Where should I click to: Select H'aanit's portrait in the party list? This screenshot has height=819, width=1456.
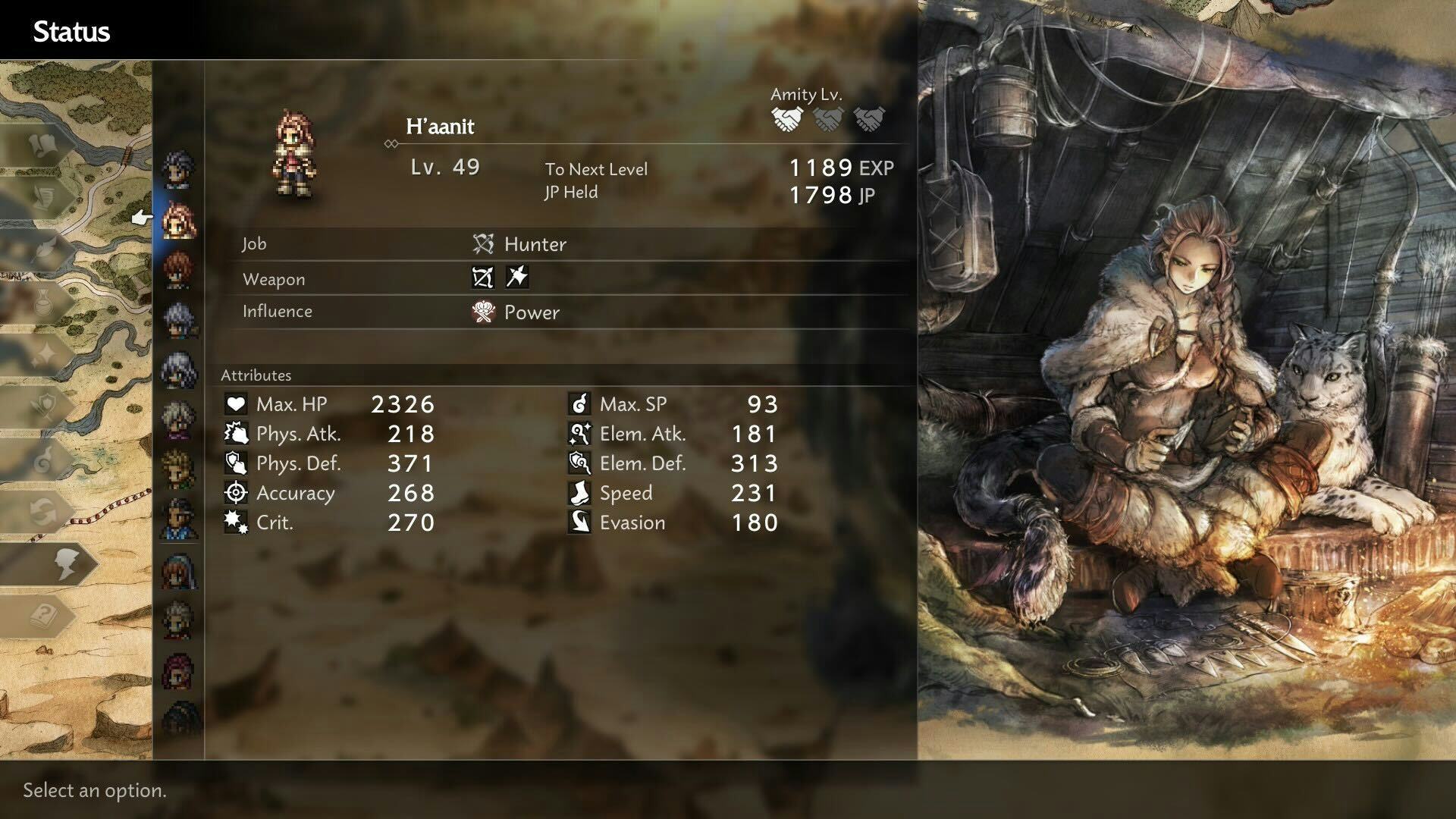pyautogui.click(x=179, y=221)
